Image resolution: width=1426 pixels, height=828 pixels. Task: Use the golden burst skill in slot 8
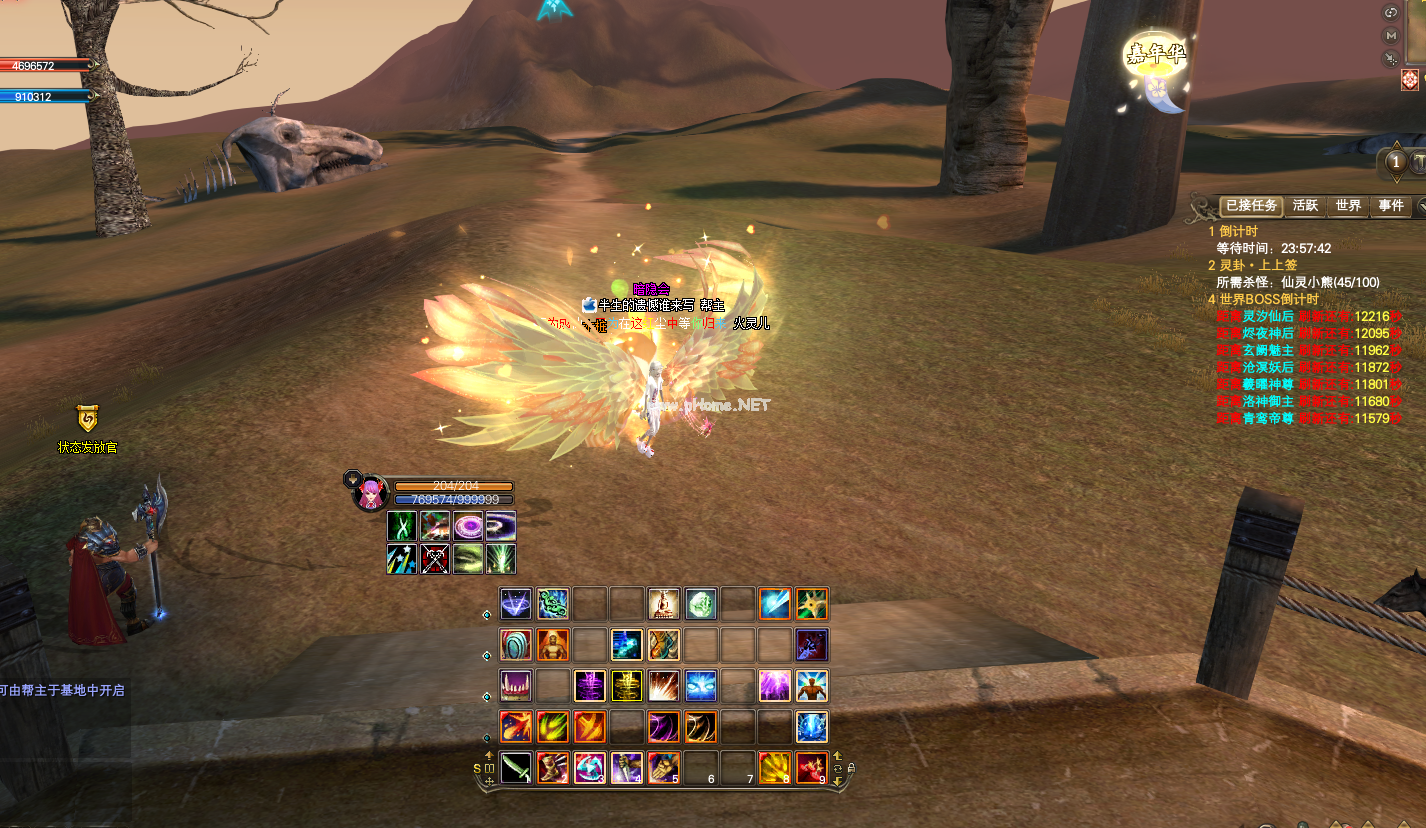coord(775,767)
